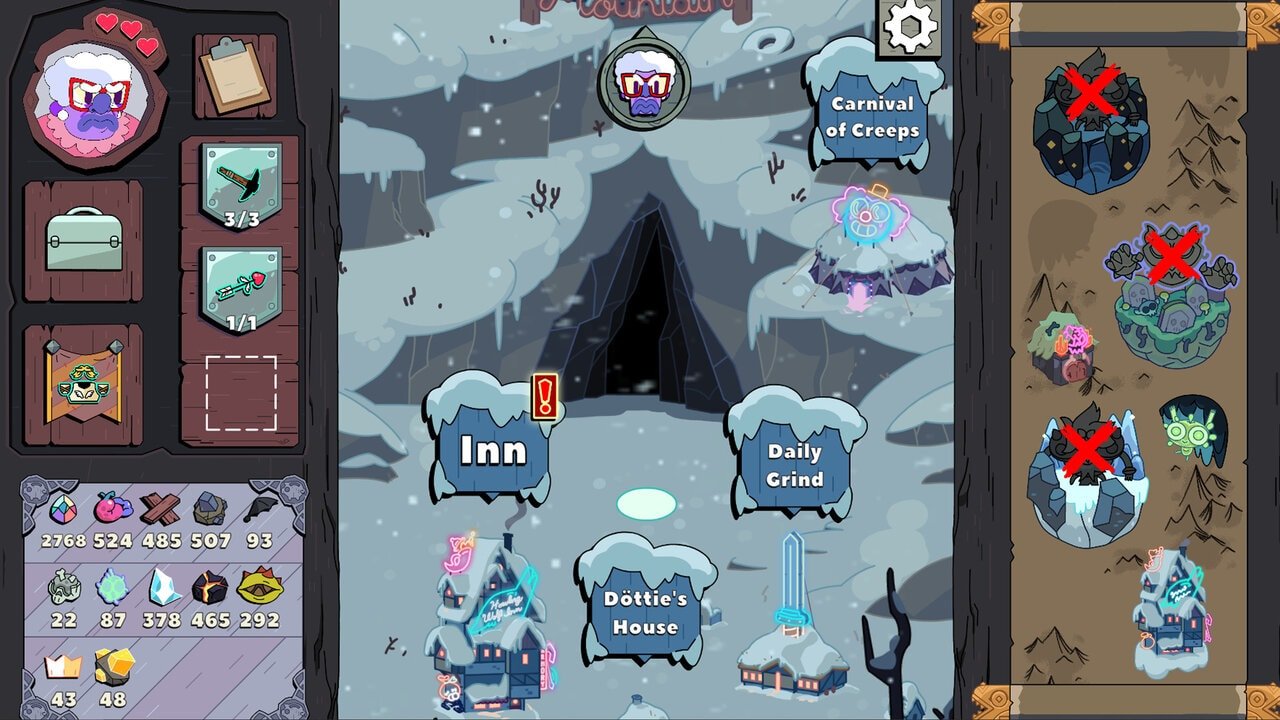Select the heart arrow item slot

tap(241, 290)
